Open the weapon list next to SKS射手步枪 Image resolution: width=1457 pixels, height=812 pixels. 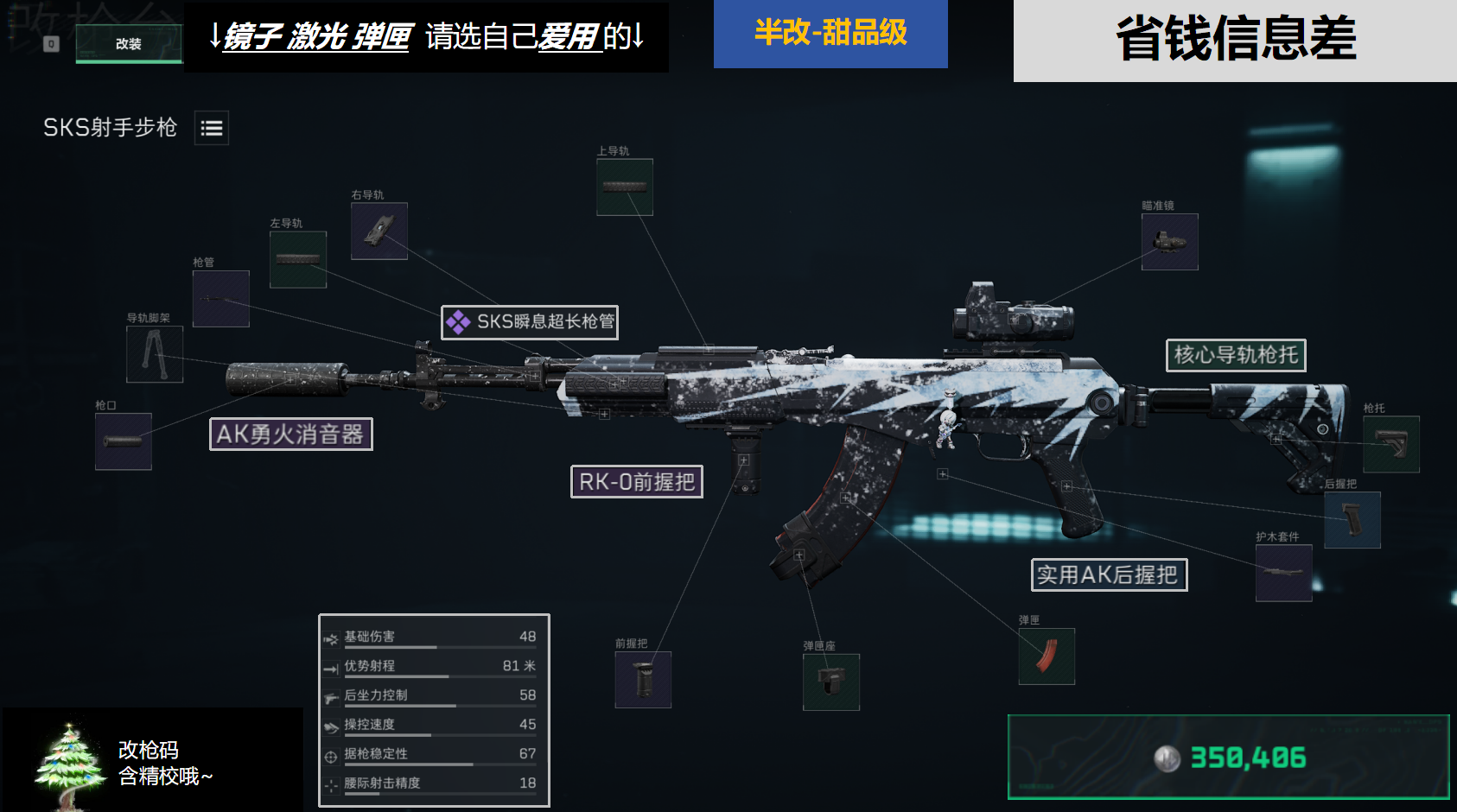(211, 127)
